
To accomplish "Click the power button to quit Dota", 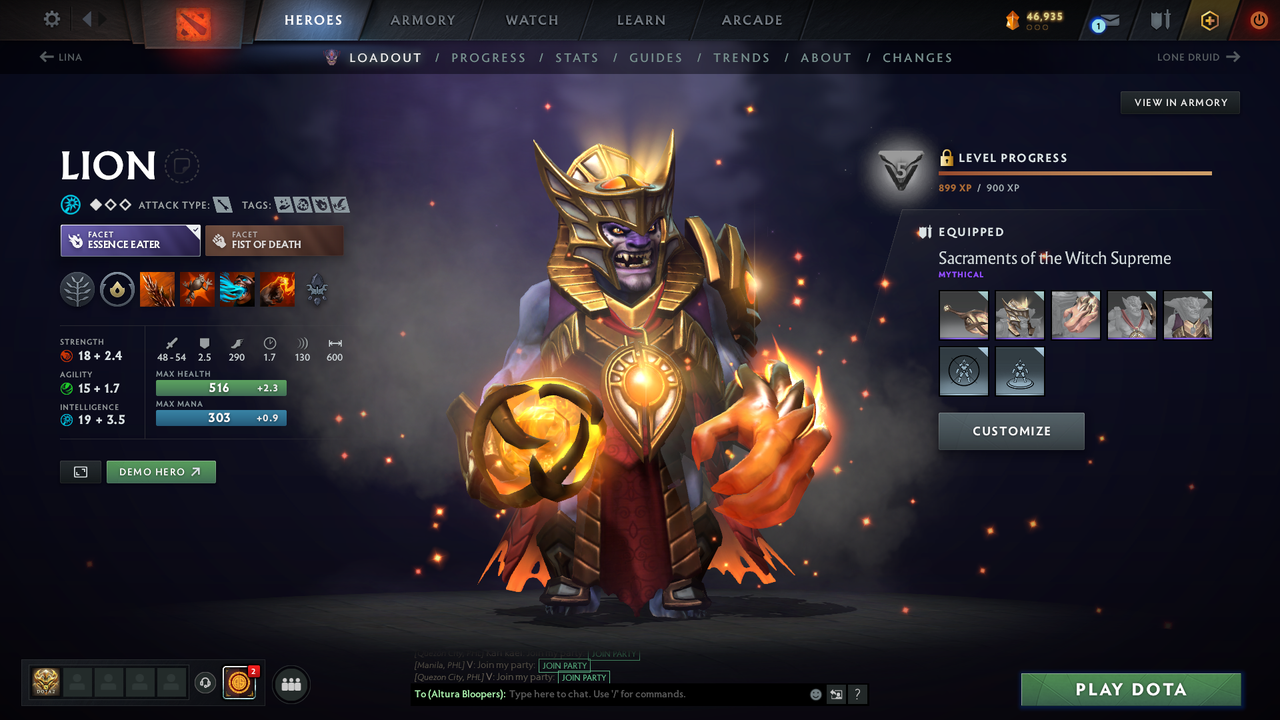I will [1258, 20].
